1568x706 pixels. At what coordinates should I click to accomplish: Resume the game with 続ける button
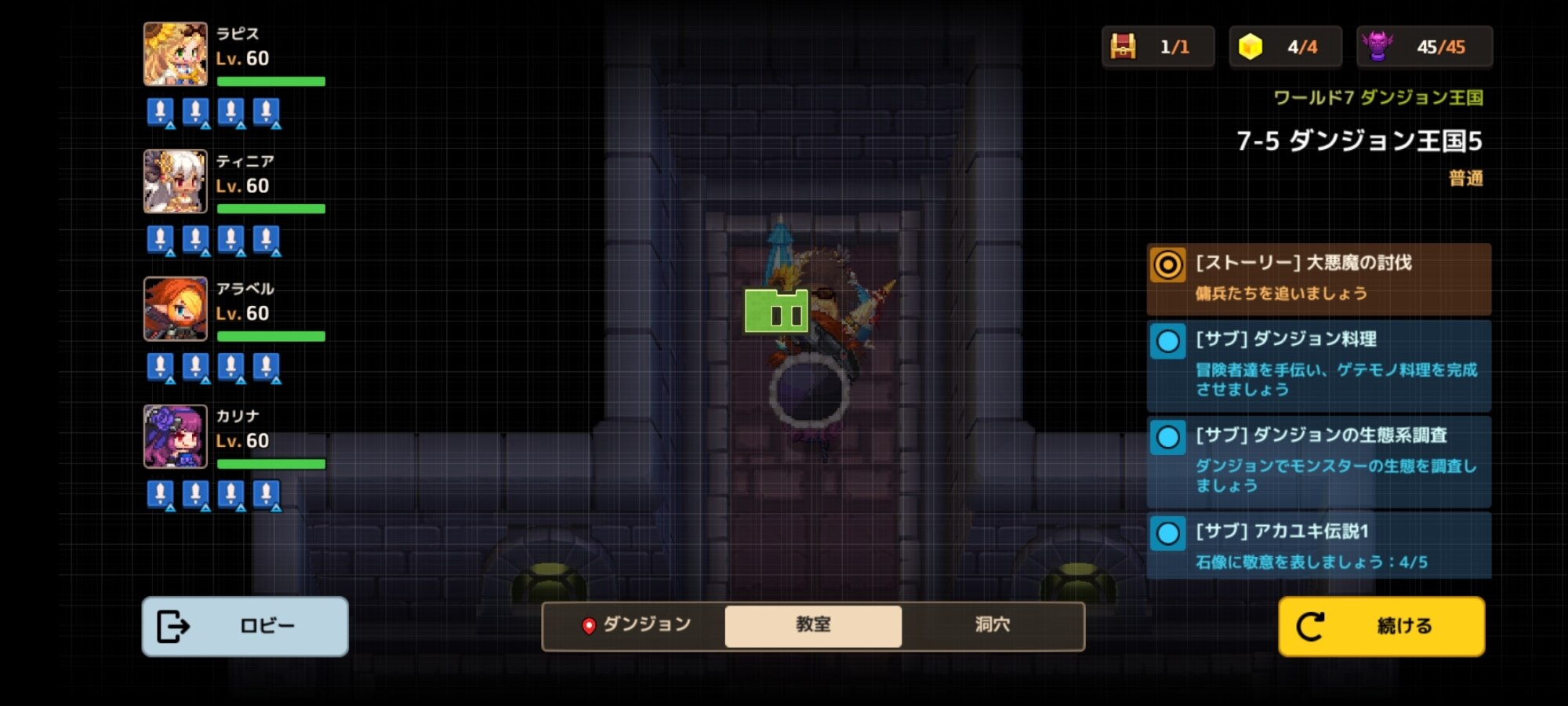point(1381,626)
